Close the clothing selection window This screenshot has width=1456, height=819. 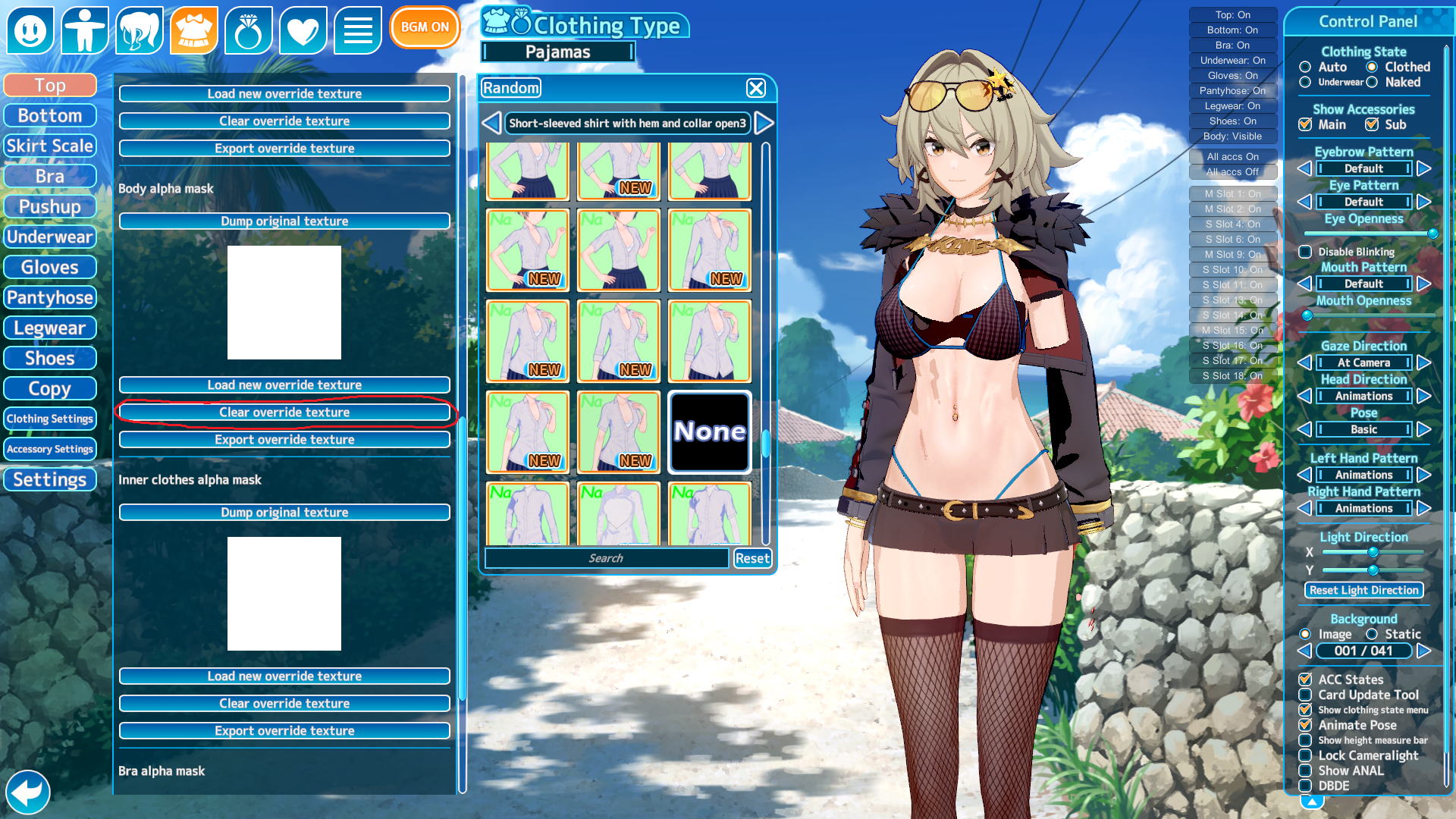pos(756,88)
